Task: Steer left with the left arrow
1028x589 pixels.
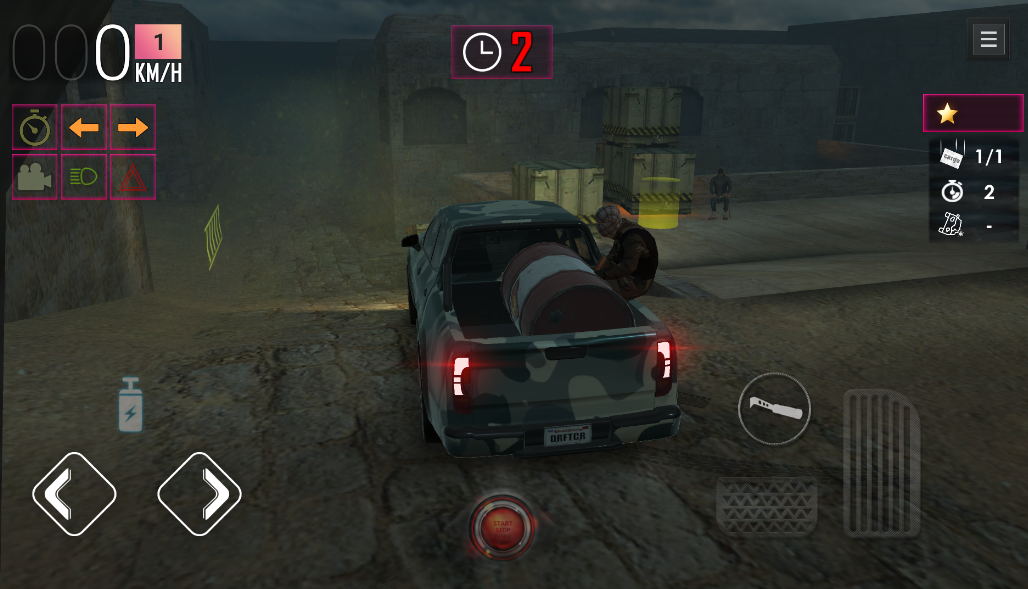Action: pos(74,493)
